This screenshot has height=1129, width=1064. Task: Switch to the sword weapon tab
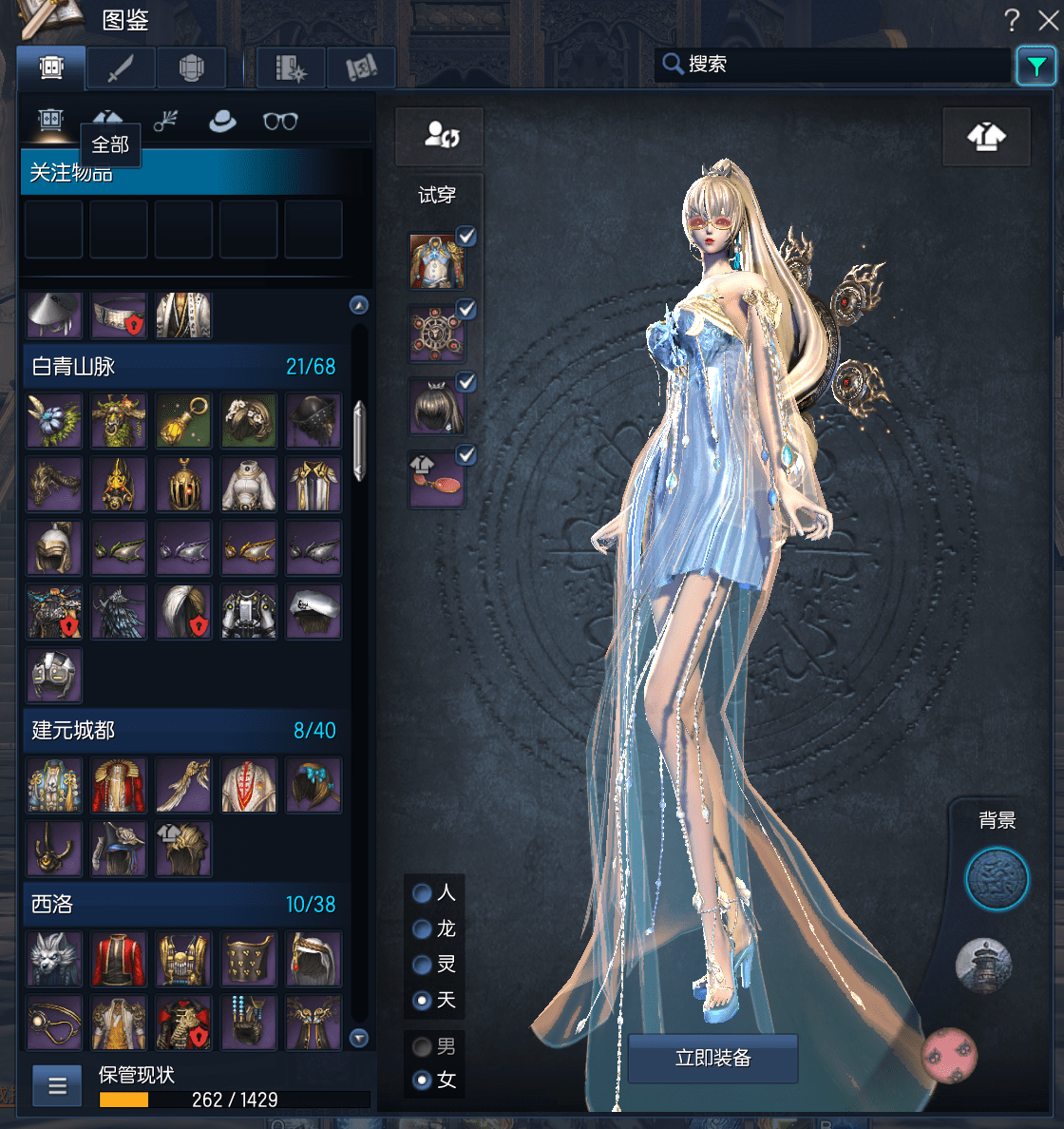pos(121,68)
